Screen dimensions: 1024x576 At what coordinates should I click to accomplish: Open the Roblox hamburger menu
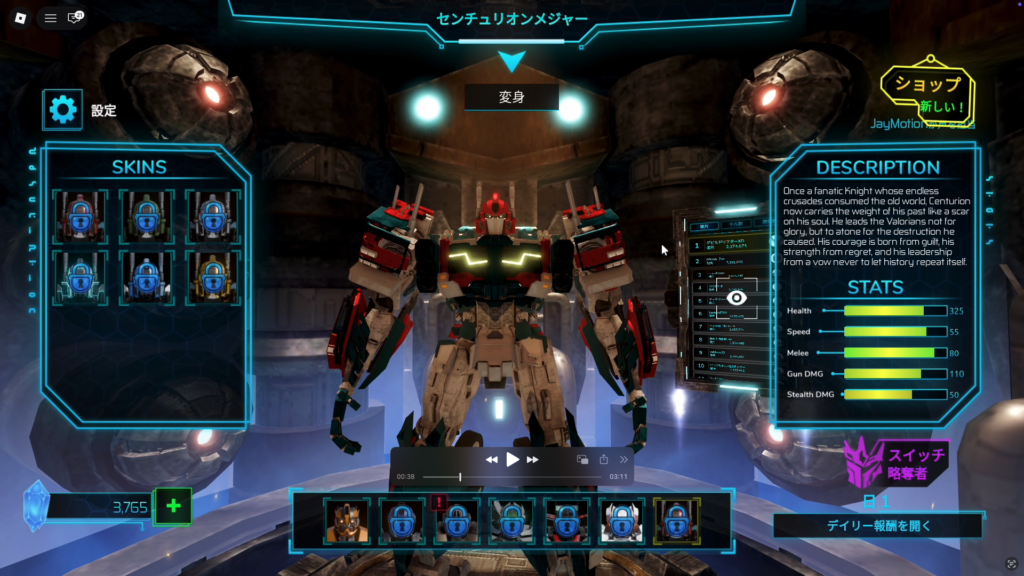point(50,18)
